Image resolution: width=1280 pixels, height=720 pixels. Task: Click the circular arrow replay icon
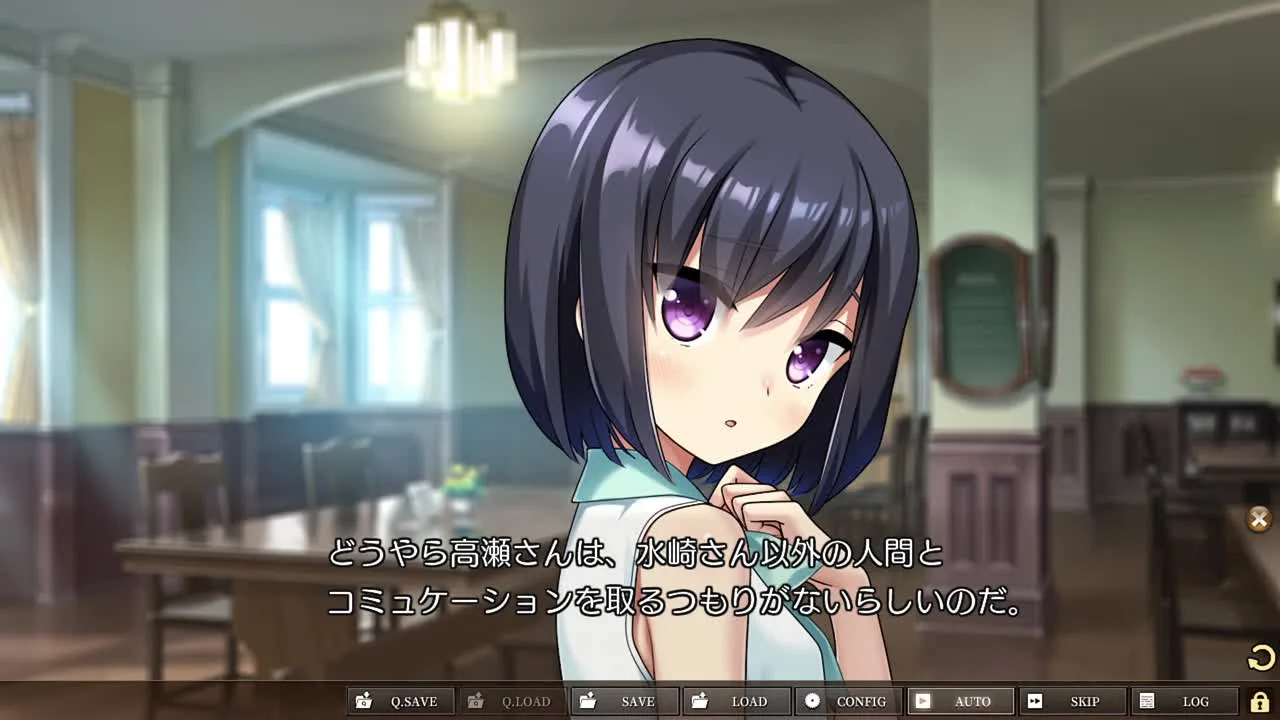click(1261, 657)
